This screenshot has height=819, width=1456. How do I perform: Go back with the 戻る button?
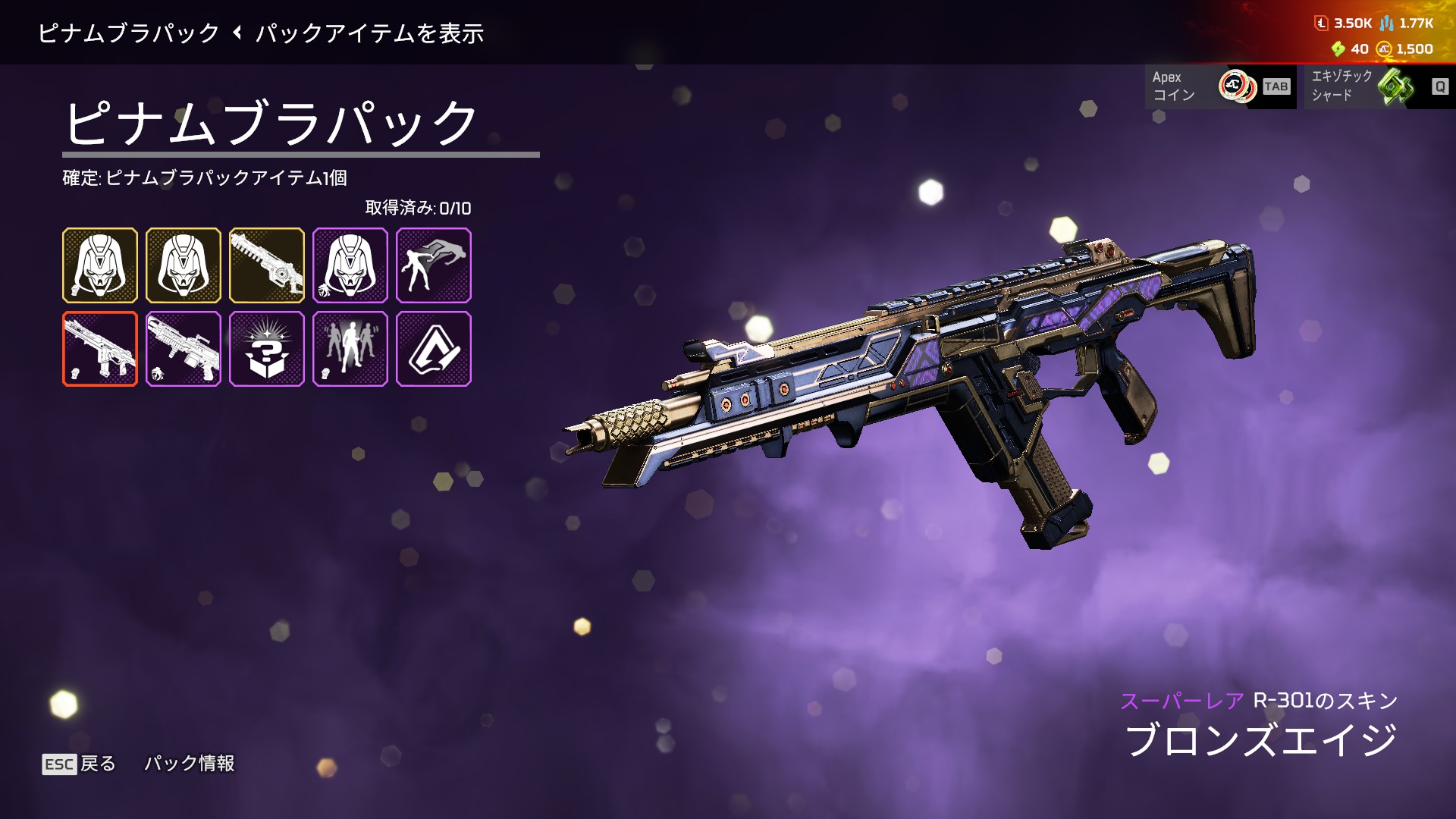(80, 764)
